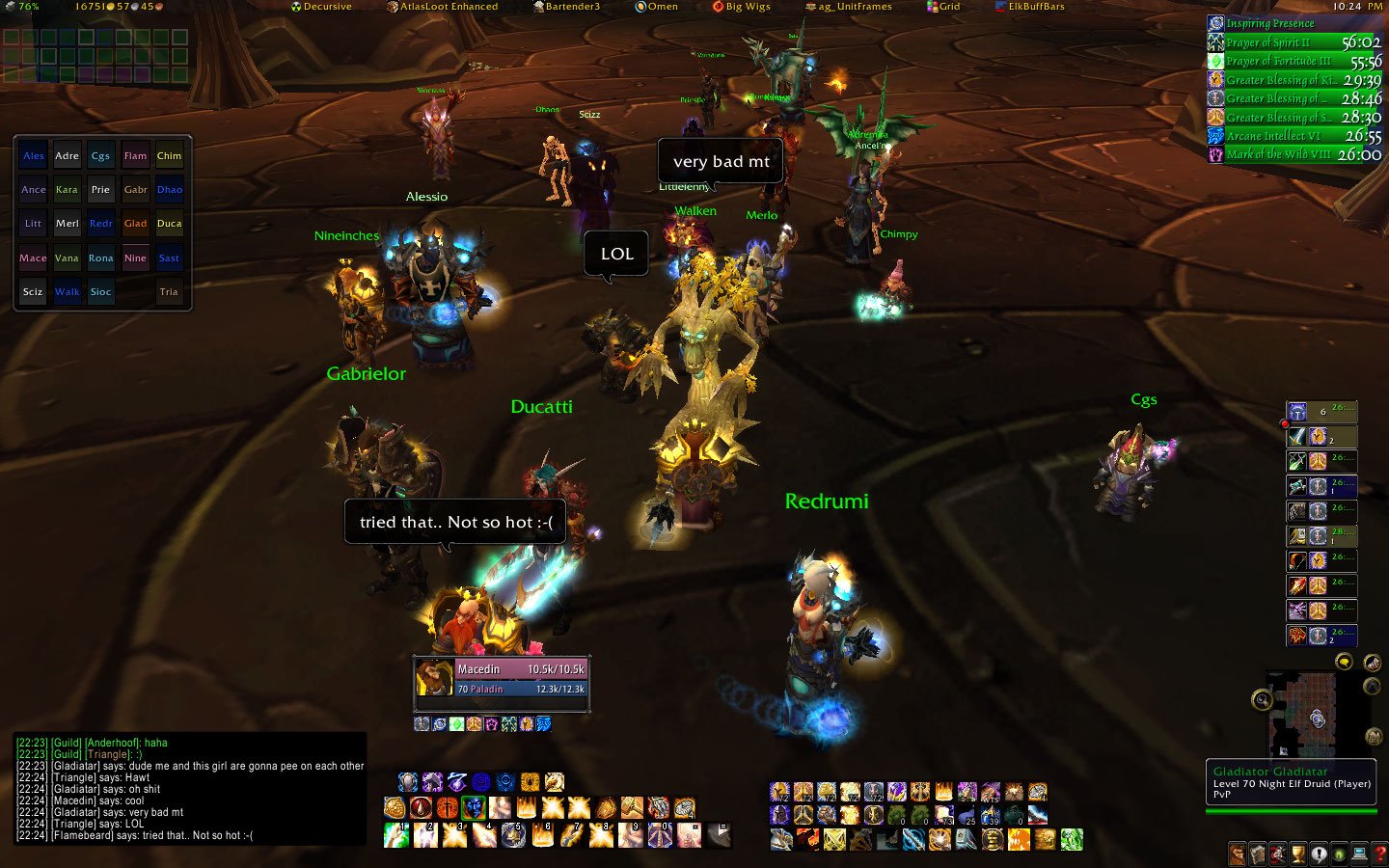Screen dimensions: 1389x868
Task: Select the Macedin player unit frame
Action: coord(502,679)
